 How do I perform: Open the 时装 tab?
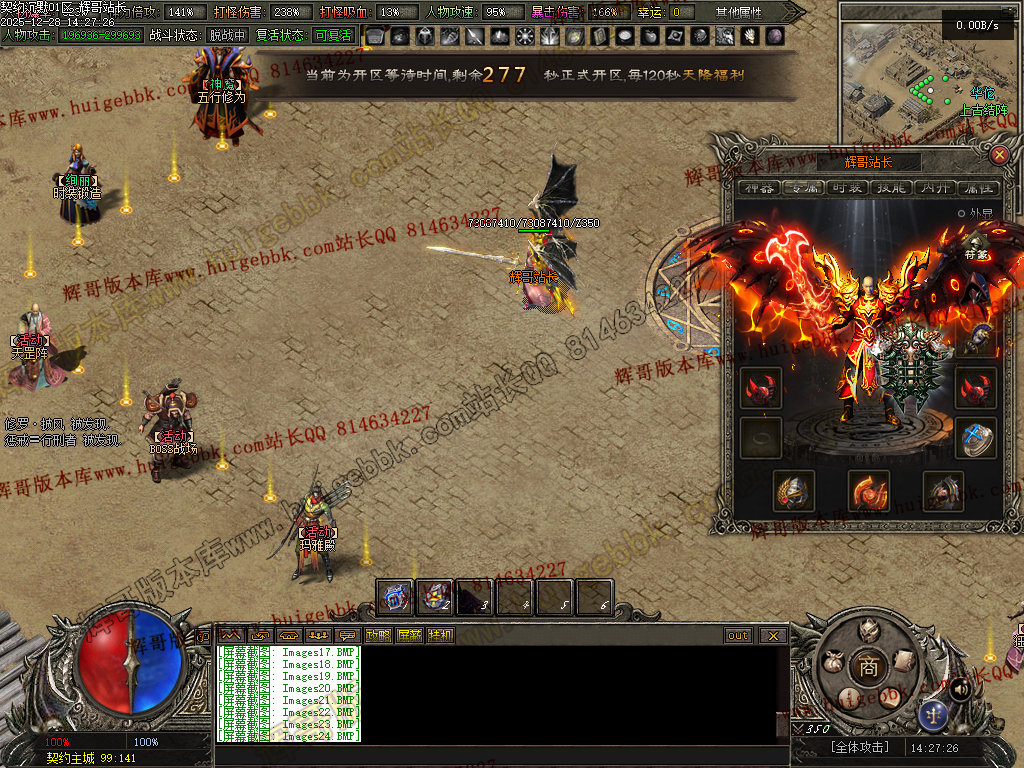(x=848, y=188)
